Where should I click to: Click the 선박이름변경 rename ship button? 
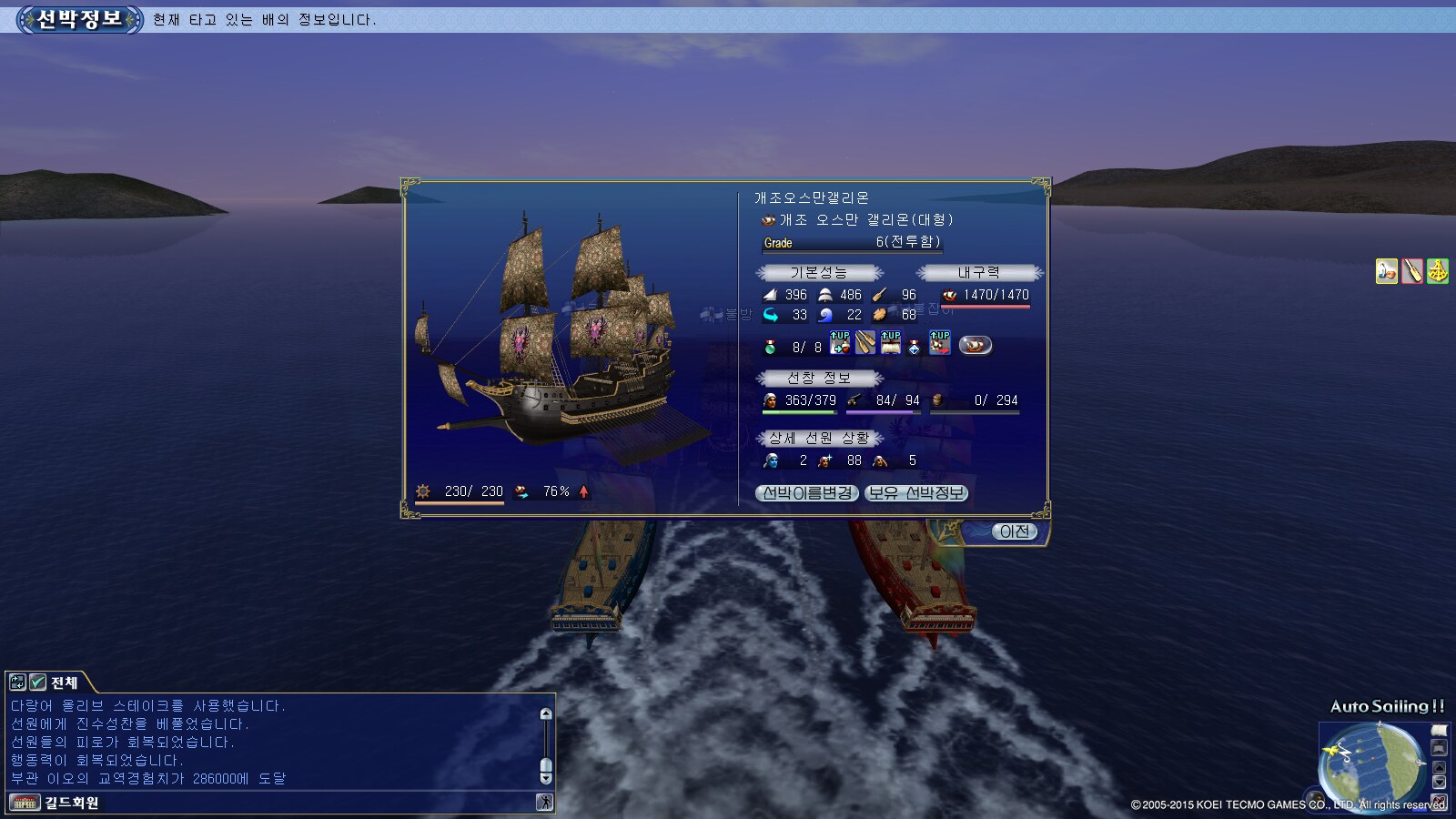point(806,492)
